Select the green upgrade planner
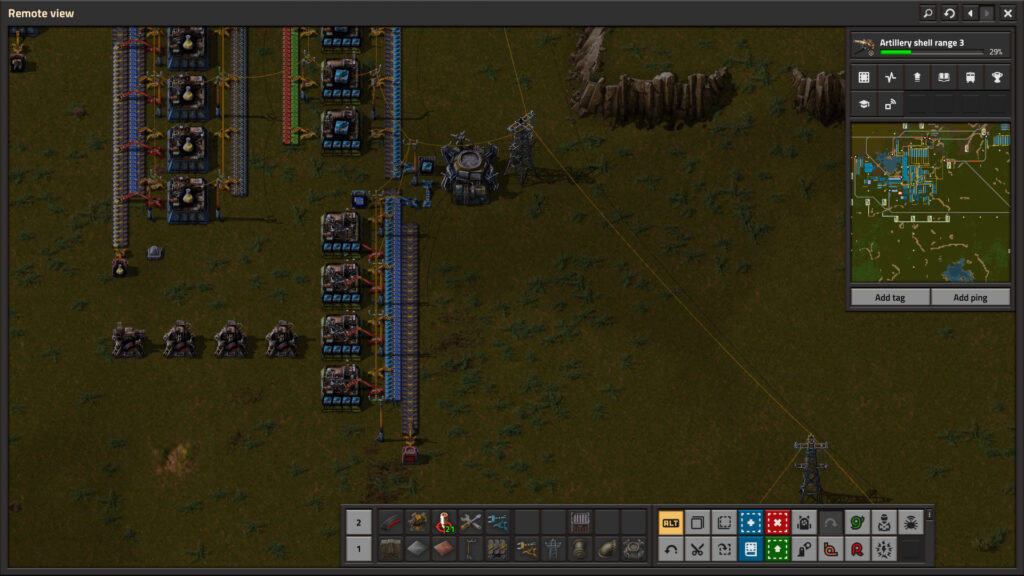This screenshot has height=576, width=1024. (x=777, y=548)
